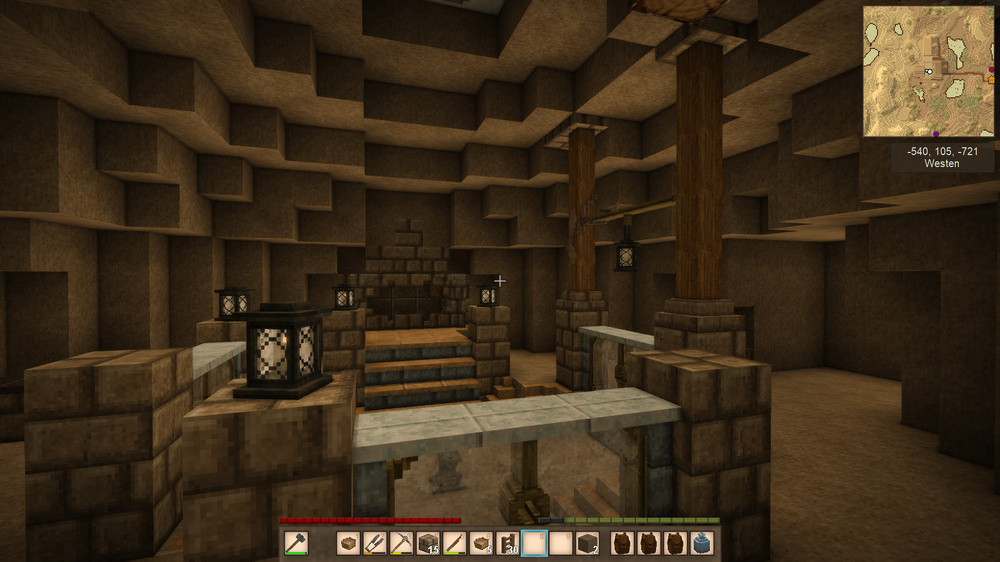
Task: Pick the ladder stack of 30
Action: (x=508, y=543)
